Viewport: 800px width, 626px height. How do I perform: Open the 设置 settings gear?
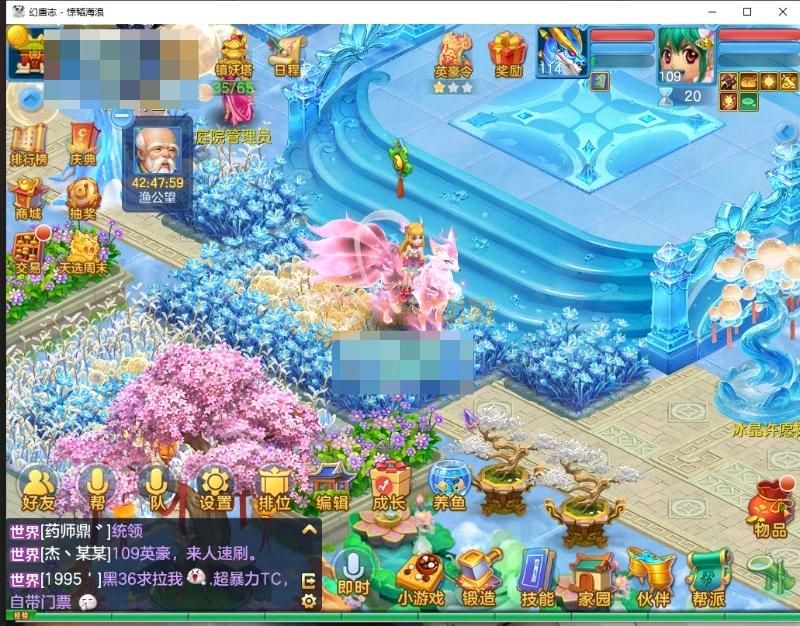point(215,487)
